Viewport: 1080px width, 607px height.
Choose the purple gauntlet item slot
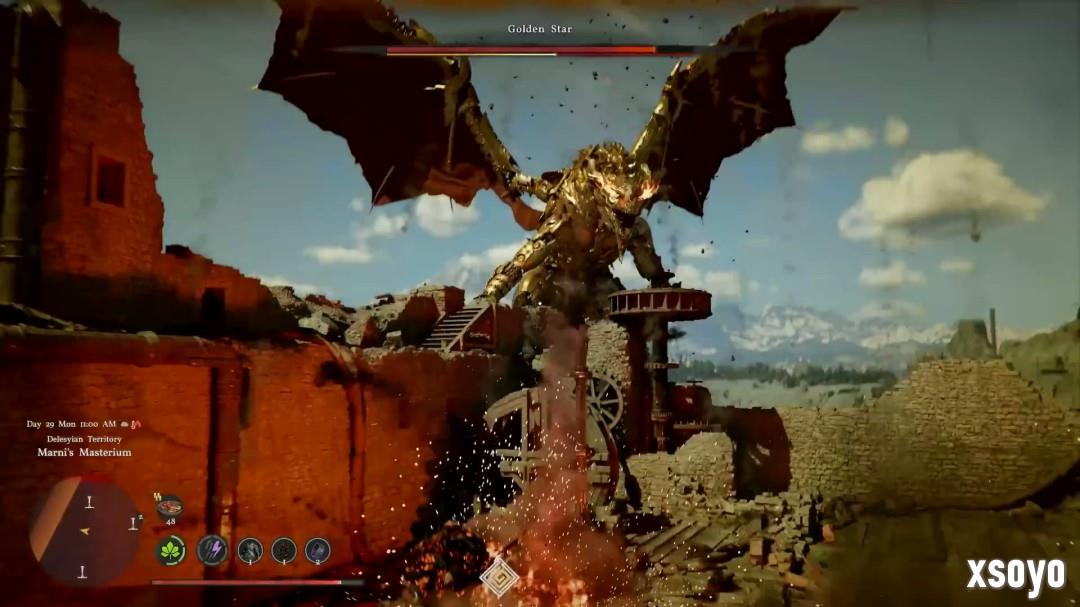click(x=317, y=549)
